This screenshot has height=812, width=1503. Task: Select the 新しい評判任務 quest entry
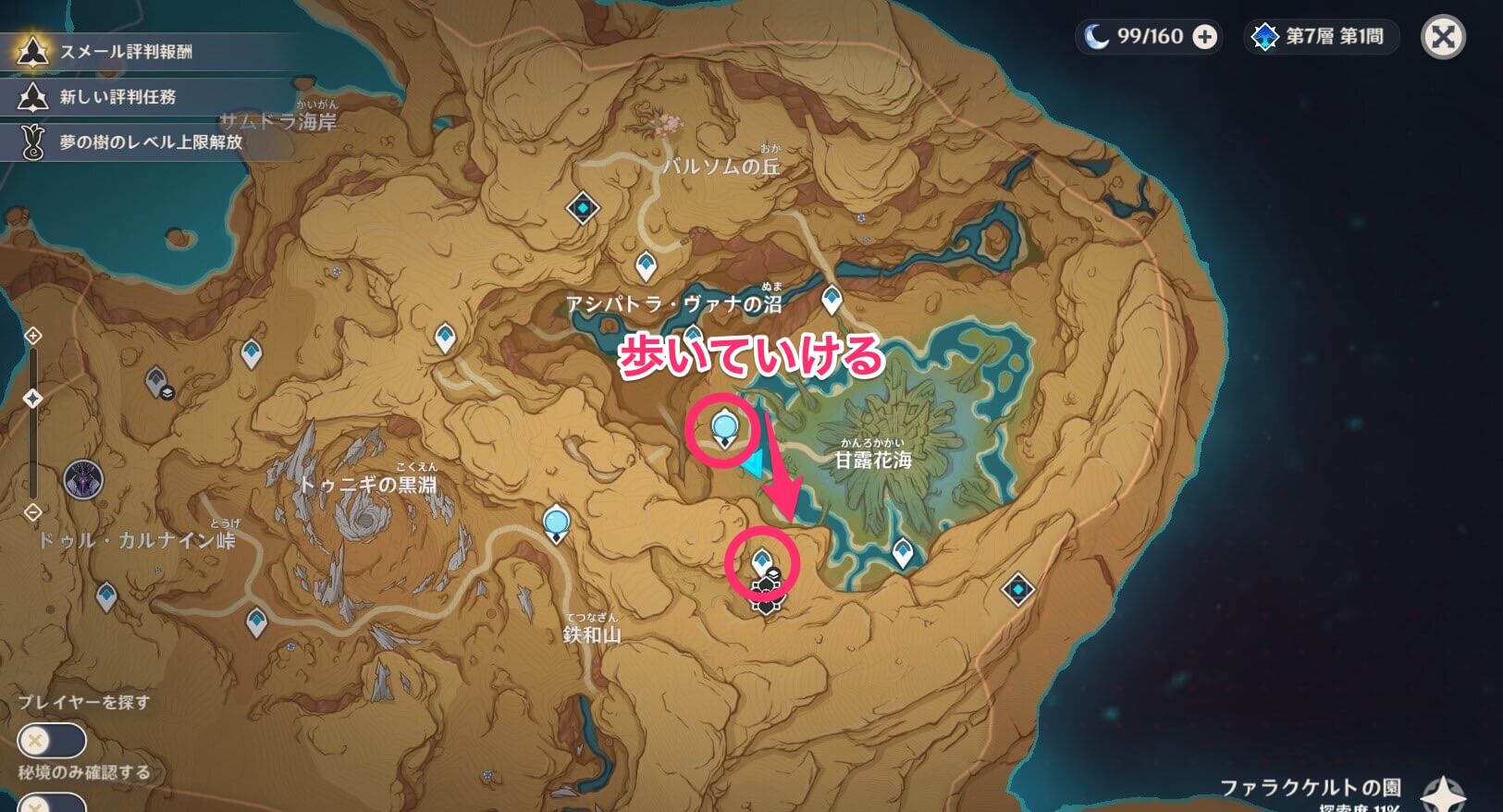pos(129,97)
